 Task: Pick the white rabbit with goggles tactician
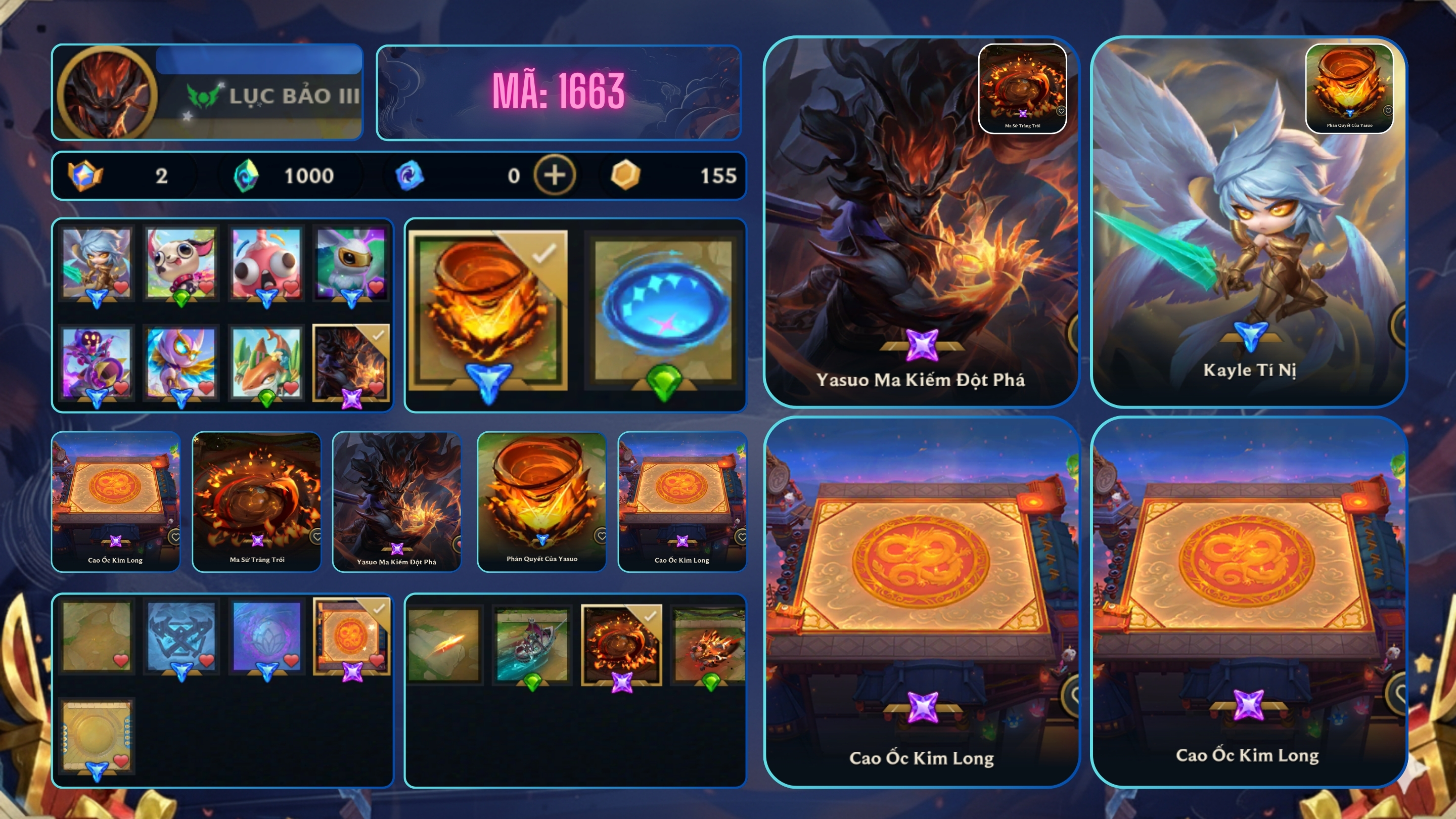(x=351, y=263)
